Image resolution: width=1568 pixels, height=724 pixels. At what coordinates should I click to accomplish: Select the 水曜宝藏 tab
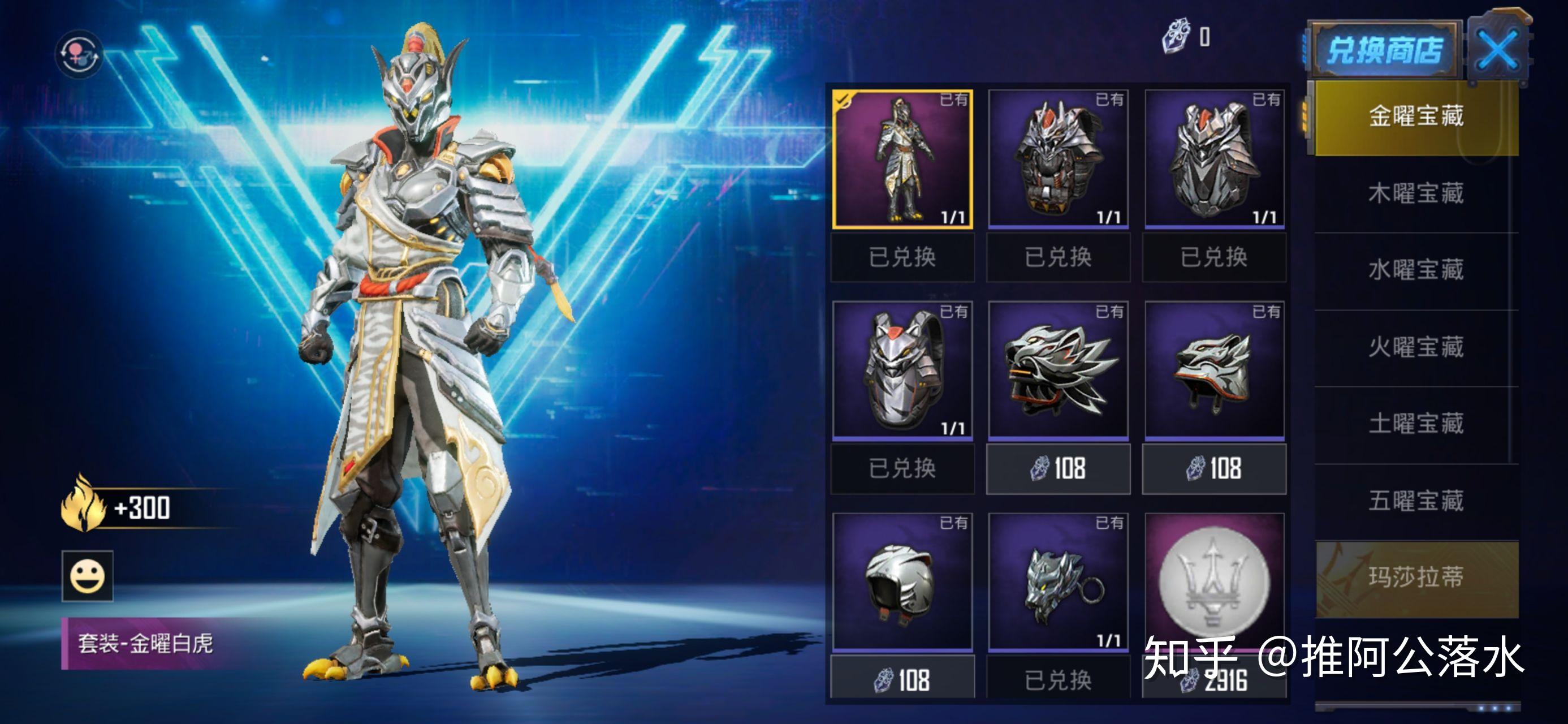[1416, 270]
